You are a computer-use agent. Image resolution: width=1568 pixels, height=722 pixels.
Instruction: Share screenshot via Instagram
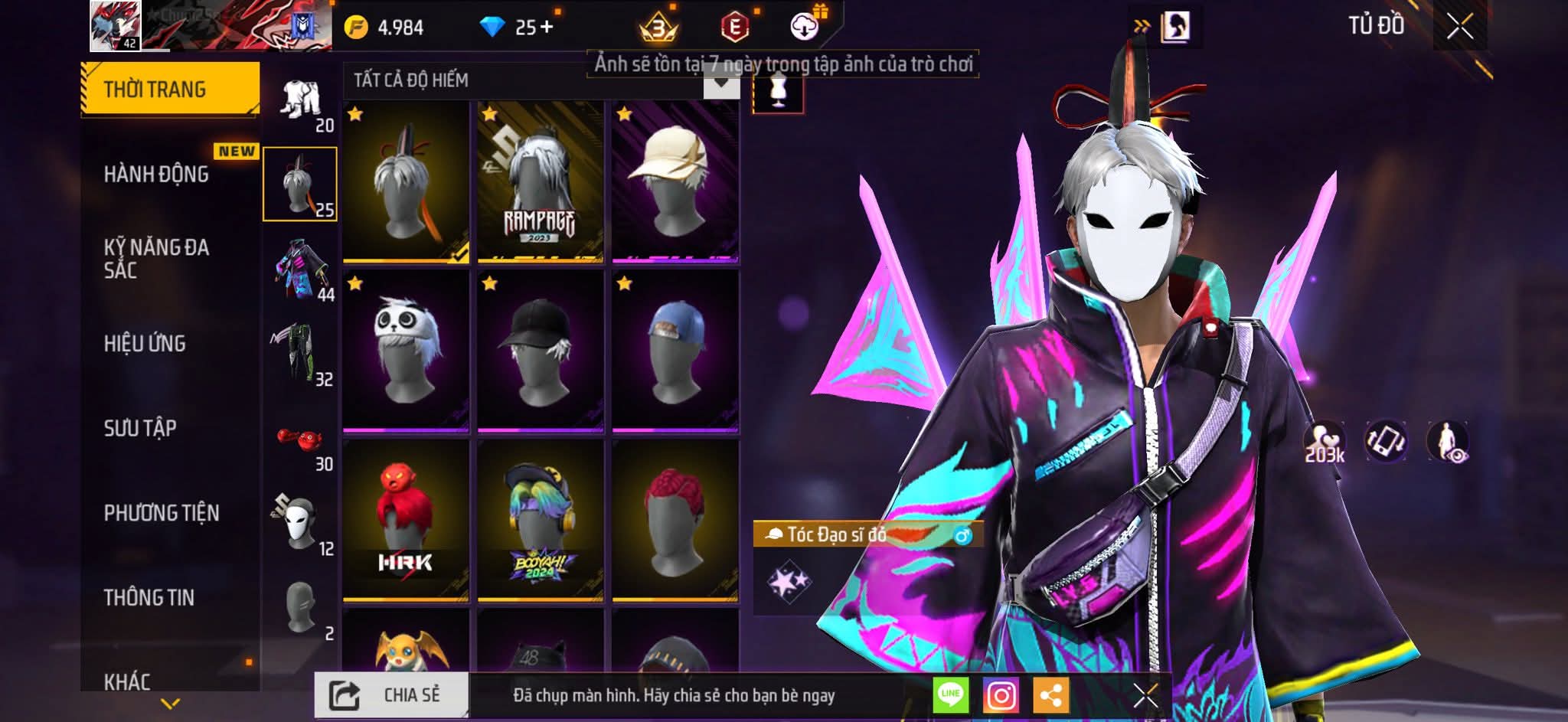pos(1001,696)
